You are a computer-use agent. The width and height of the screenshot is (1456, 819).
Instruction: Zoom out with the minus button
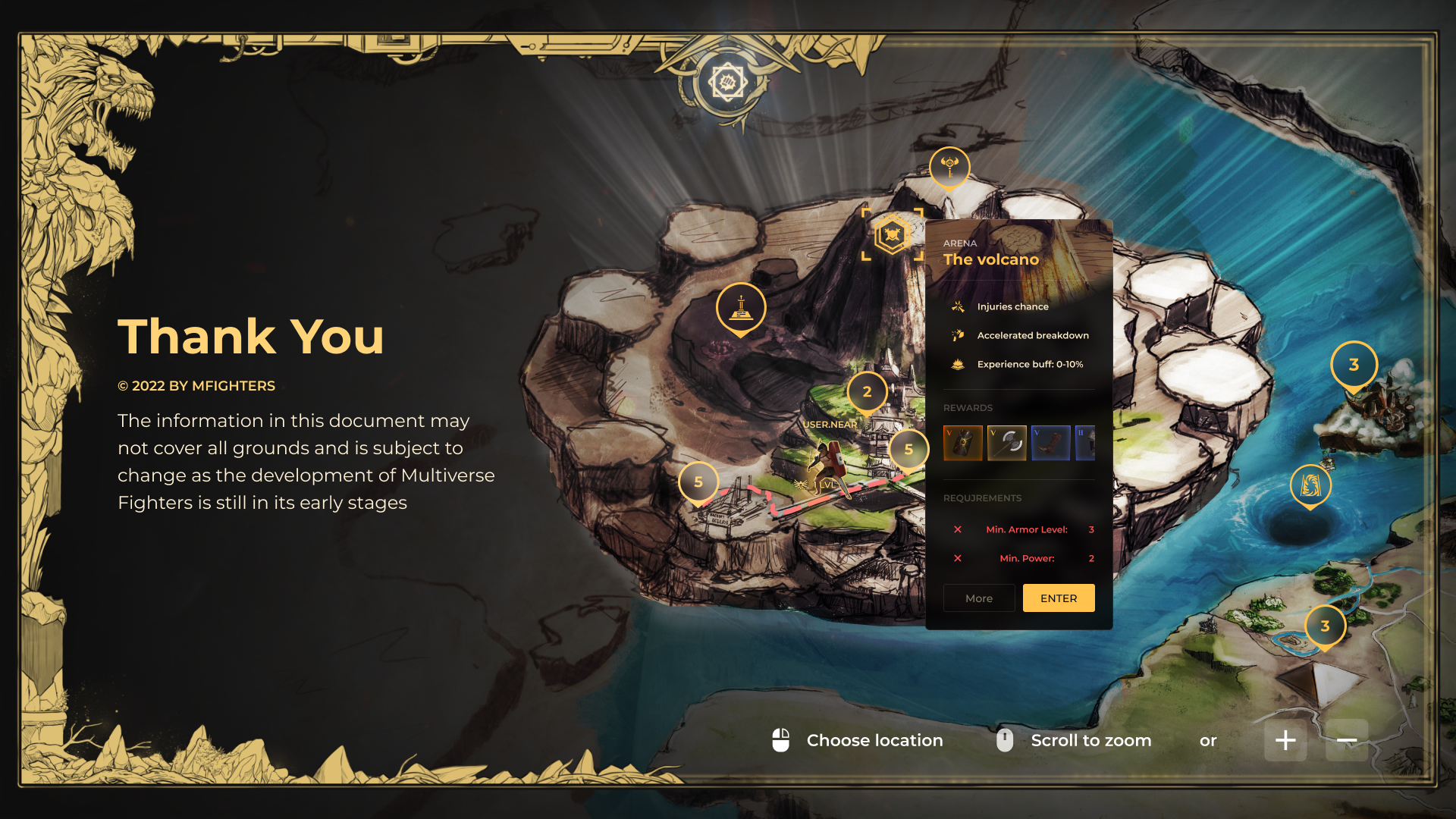(x=1347, y=740)
